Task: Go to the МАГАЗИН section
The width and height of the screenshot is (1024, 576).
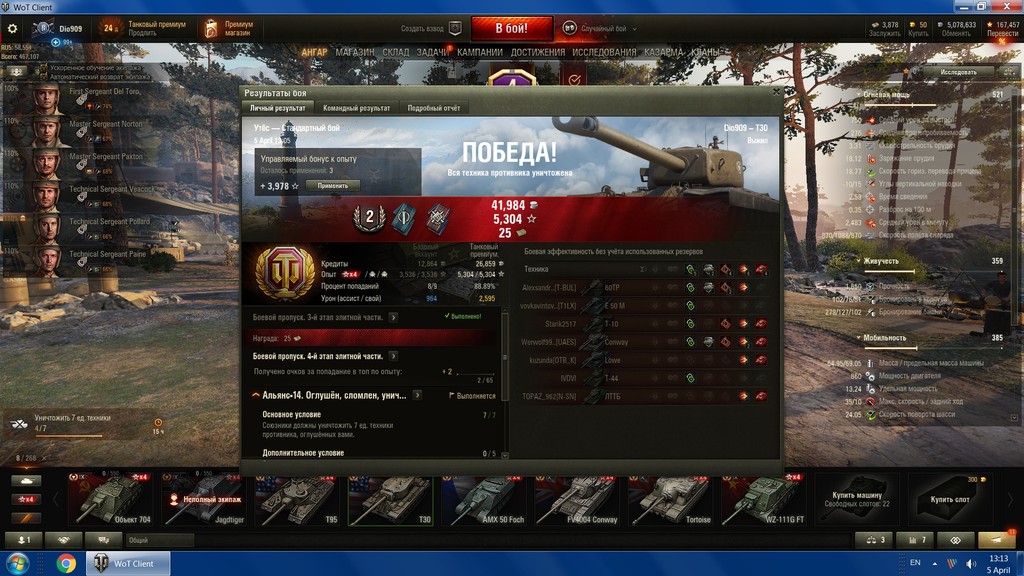Action: (355, 52)
